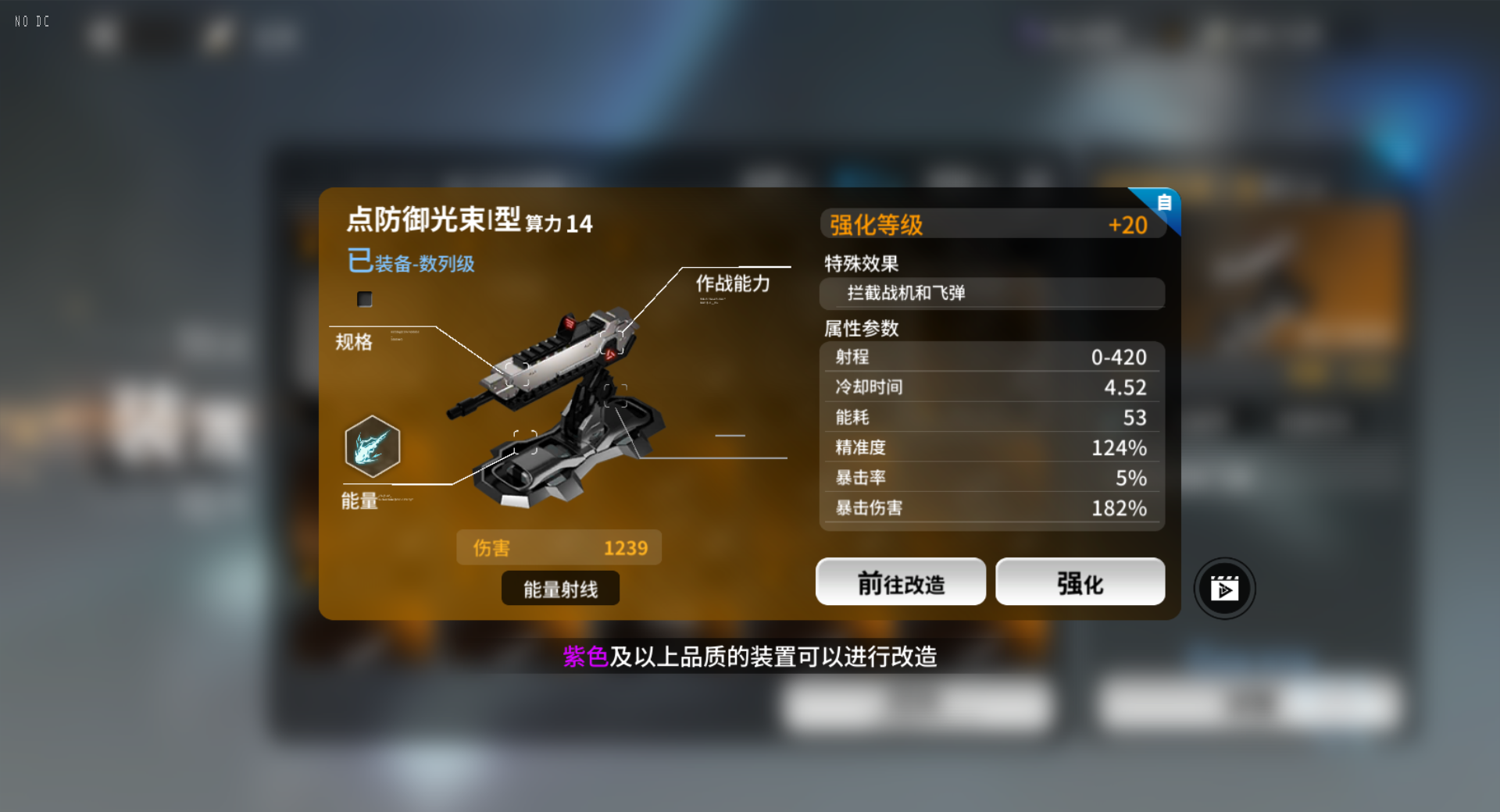This screenshot has width=1500, height=812.
Task: Select the 拦截战机和飞弹 special effect entry
Action: (991, 294)
